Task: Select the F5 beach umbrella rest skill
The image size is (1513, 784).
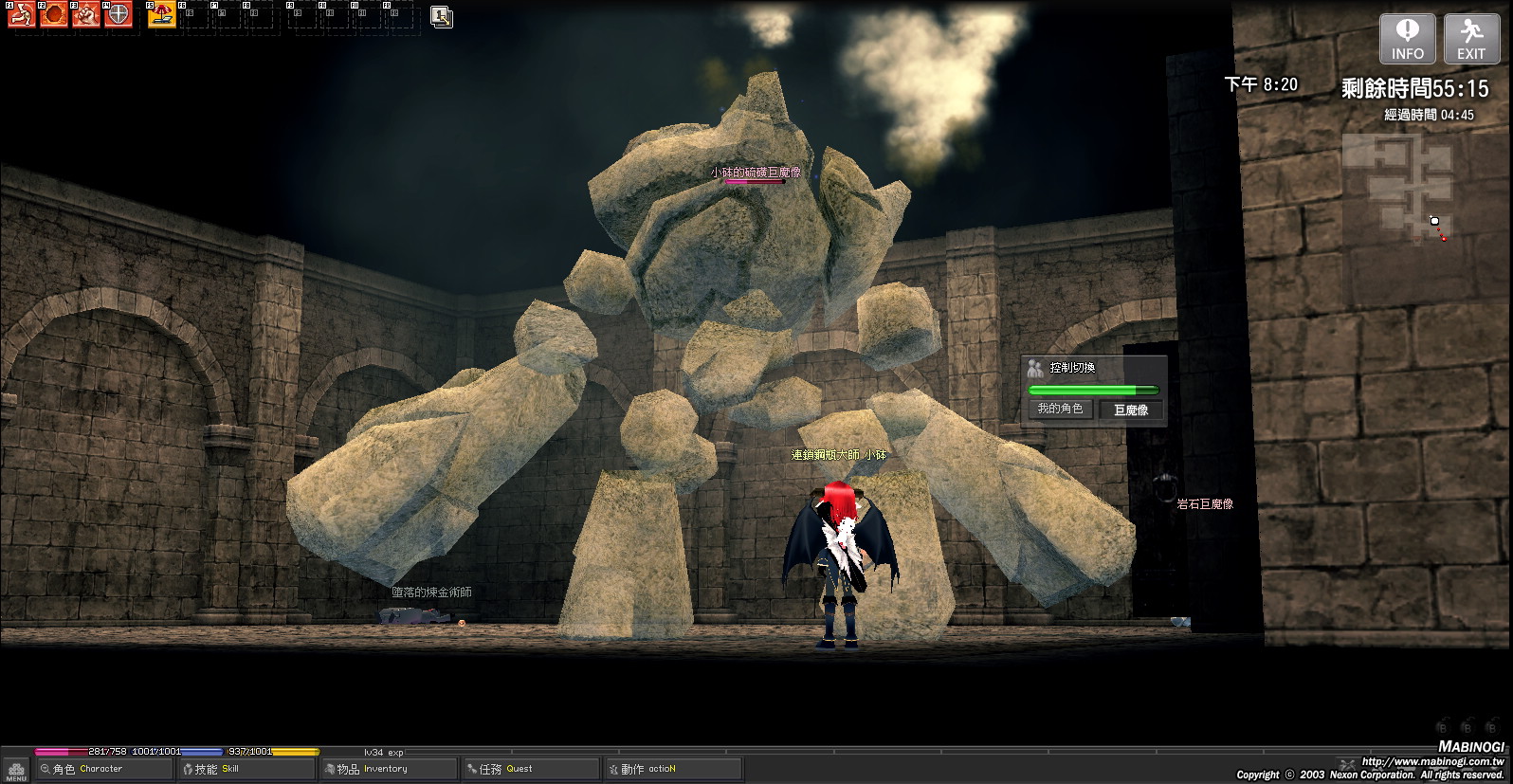Action: [162, 15]
